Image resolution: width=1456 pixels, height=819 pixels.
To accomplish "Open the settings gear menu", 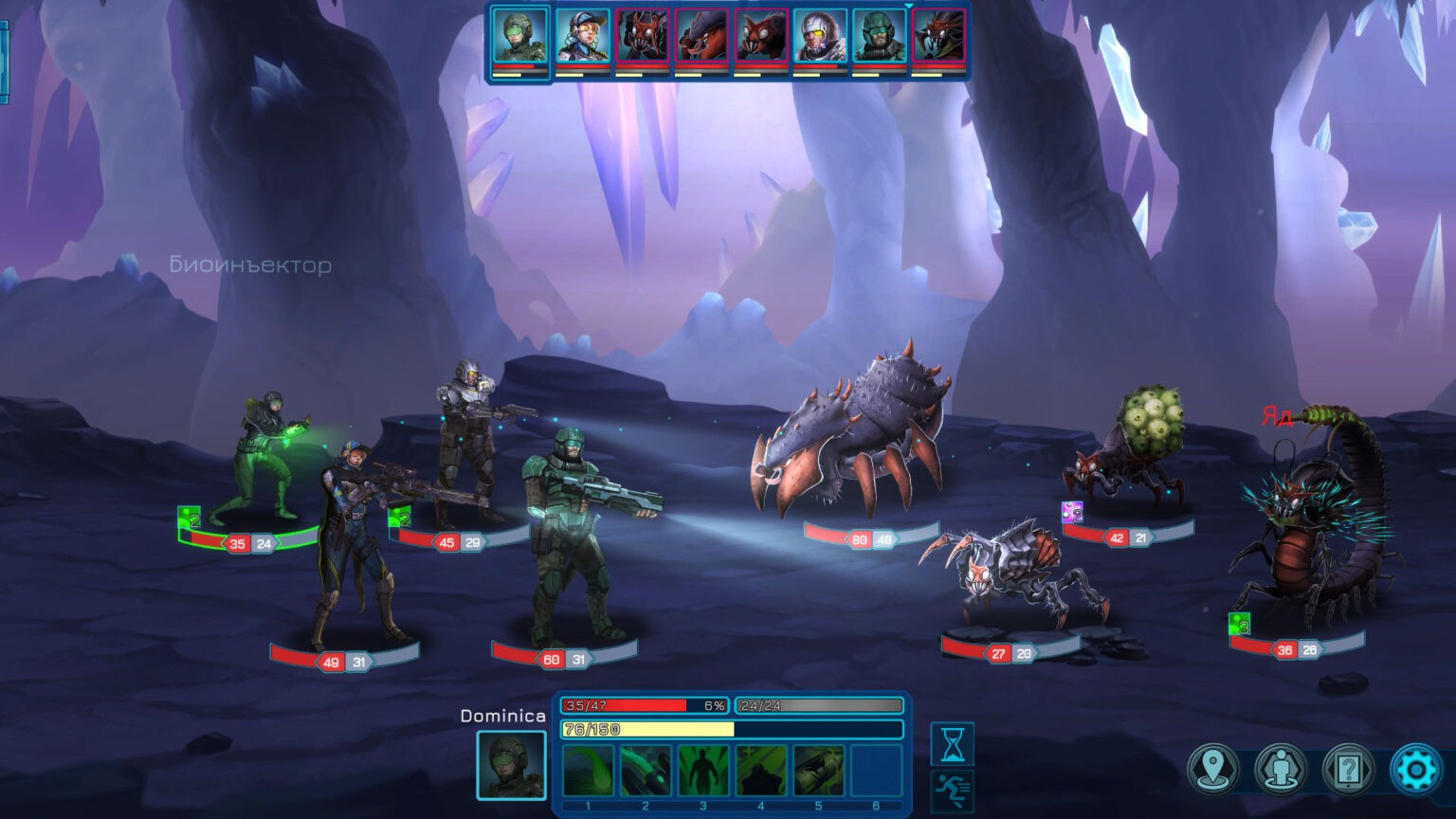I will click(1415, 769).
